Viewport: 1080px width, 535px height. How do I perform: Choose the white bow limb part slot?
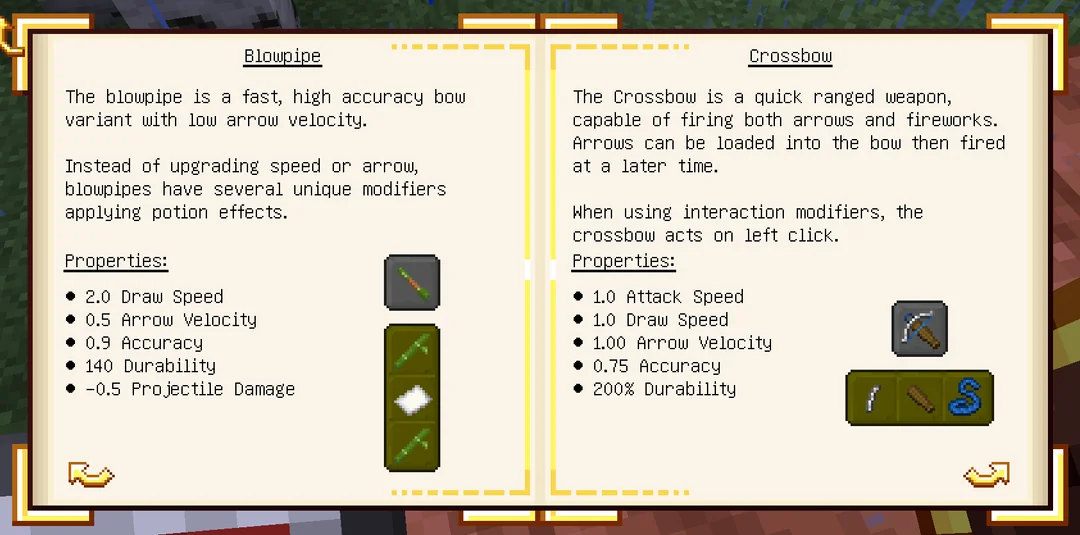click(873, 398)
